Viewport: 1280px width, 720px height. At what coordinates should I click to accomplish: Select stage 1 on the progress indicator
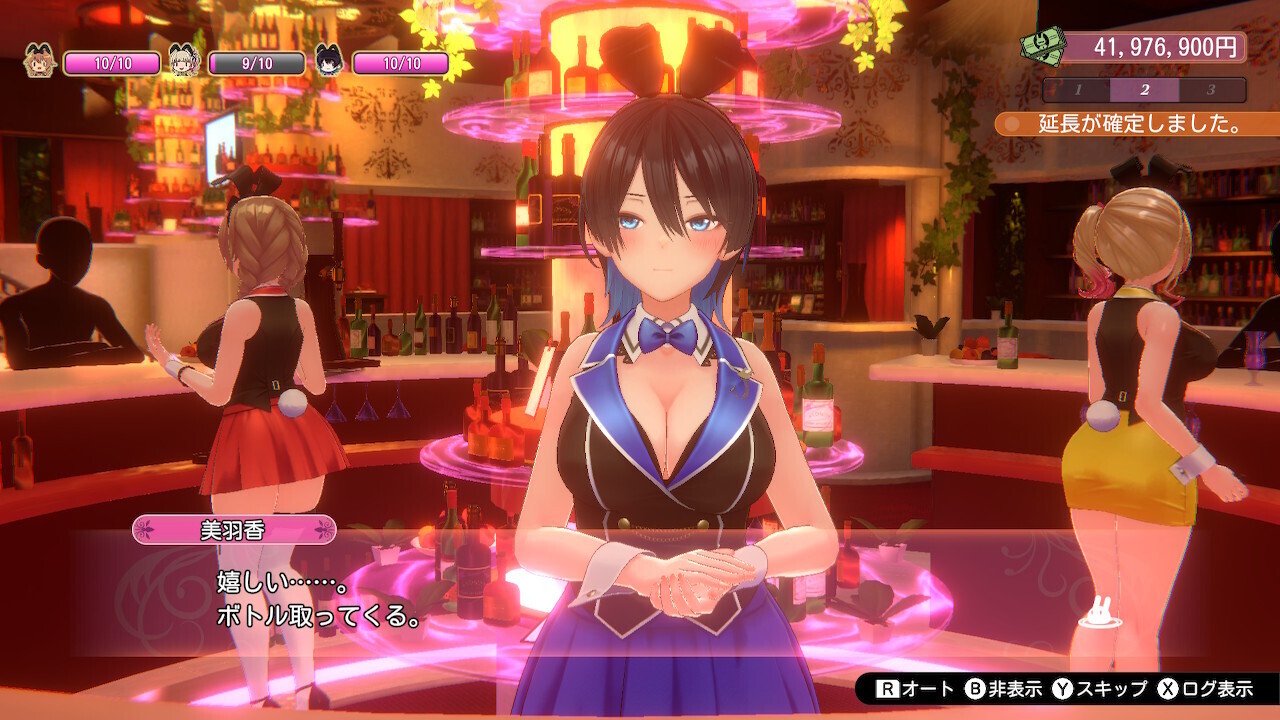[x=1078, y=90]
